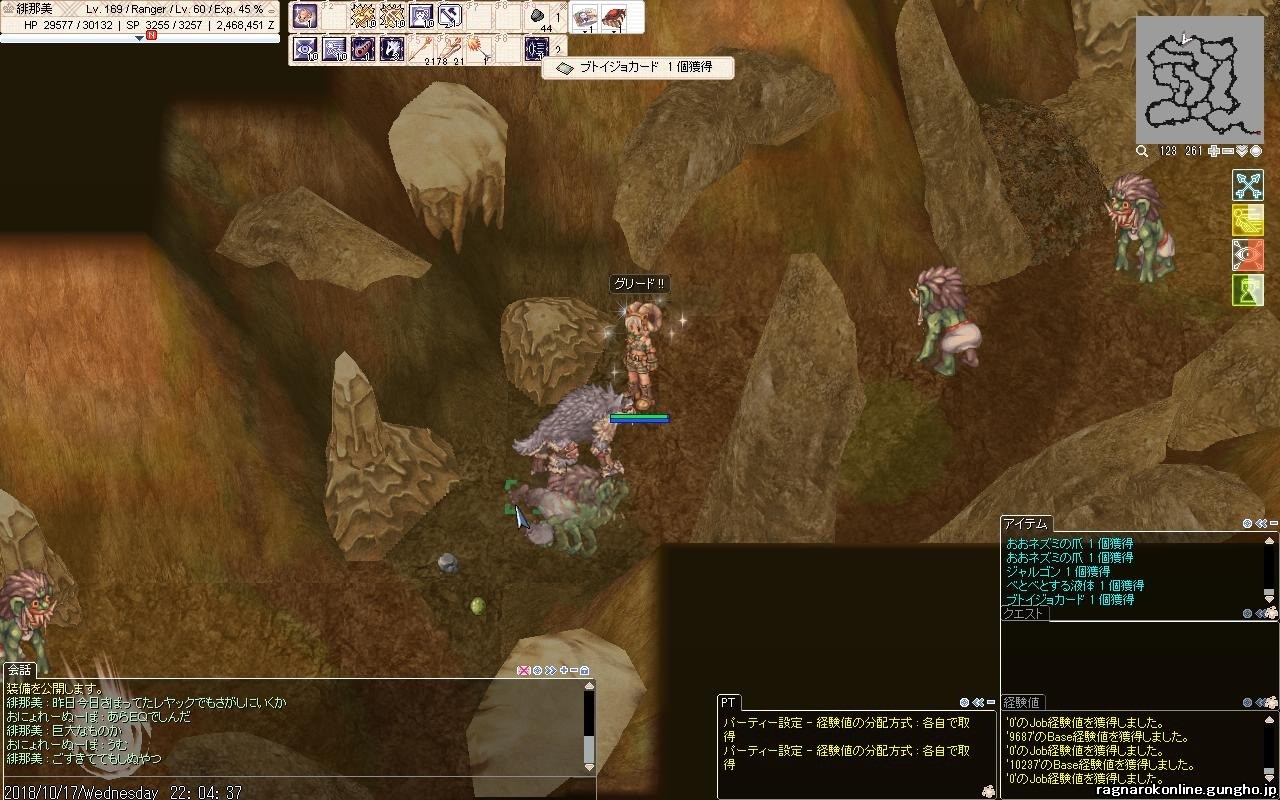Activate the blue eye skill in hotbar
Viewport: 1280px width, 800px height.
click(305, 47)
